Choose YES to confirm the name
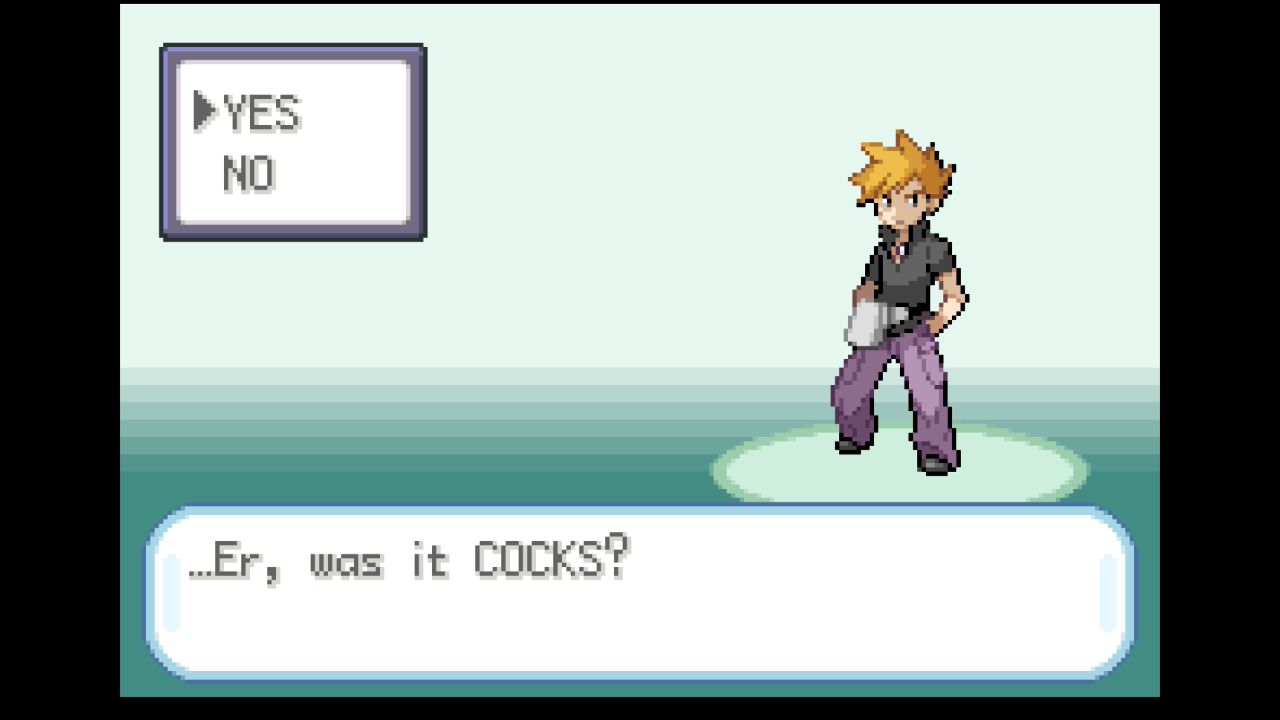The height and width of the screenshot is (720, 1280). [x=261, y=113]
